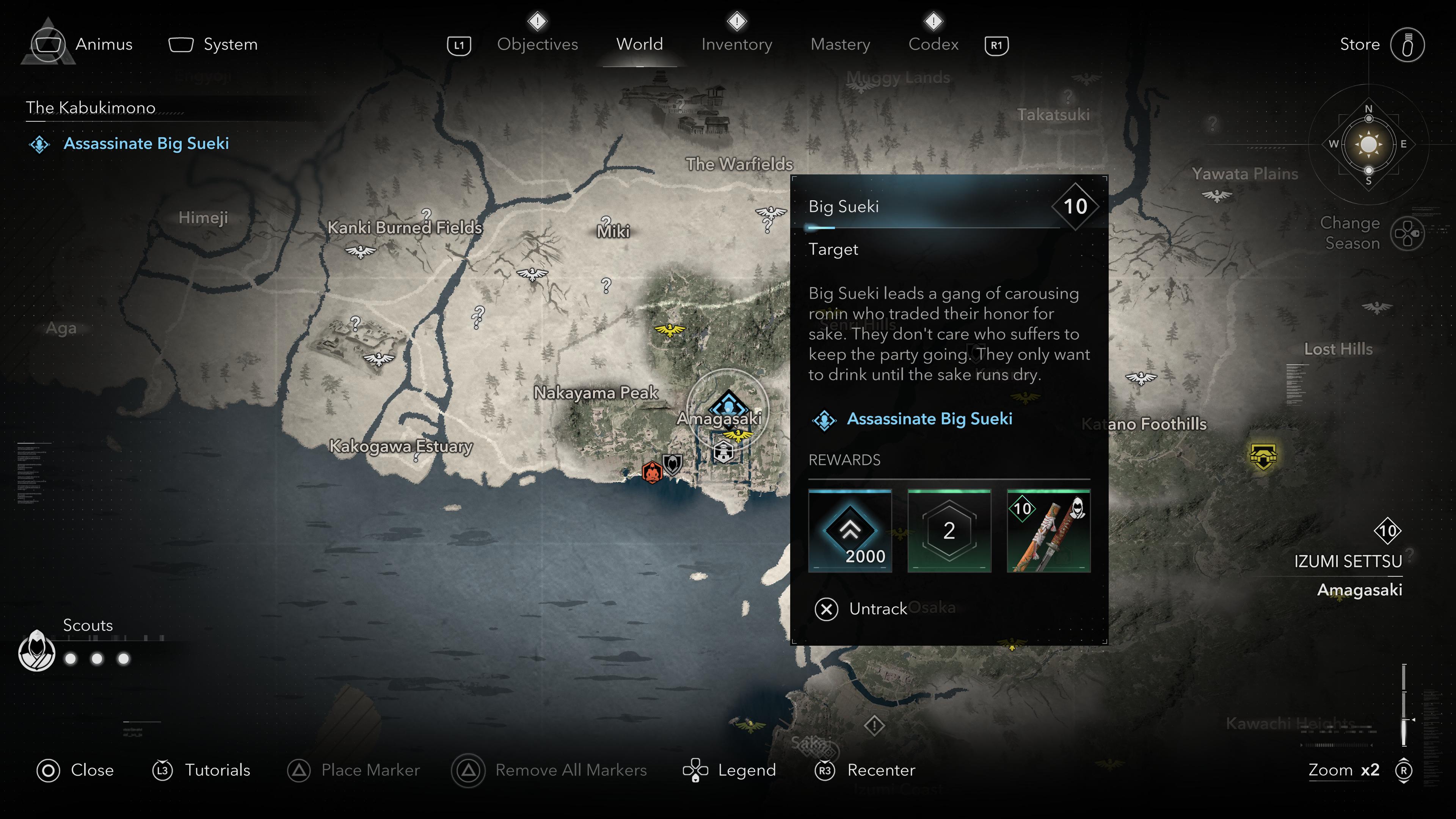Image resolution: width=1456 pixels, height=819 pixels.
Task: Go to the Codex tab
Action: (x=933, y=44)
